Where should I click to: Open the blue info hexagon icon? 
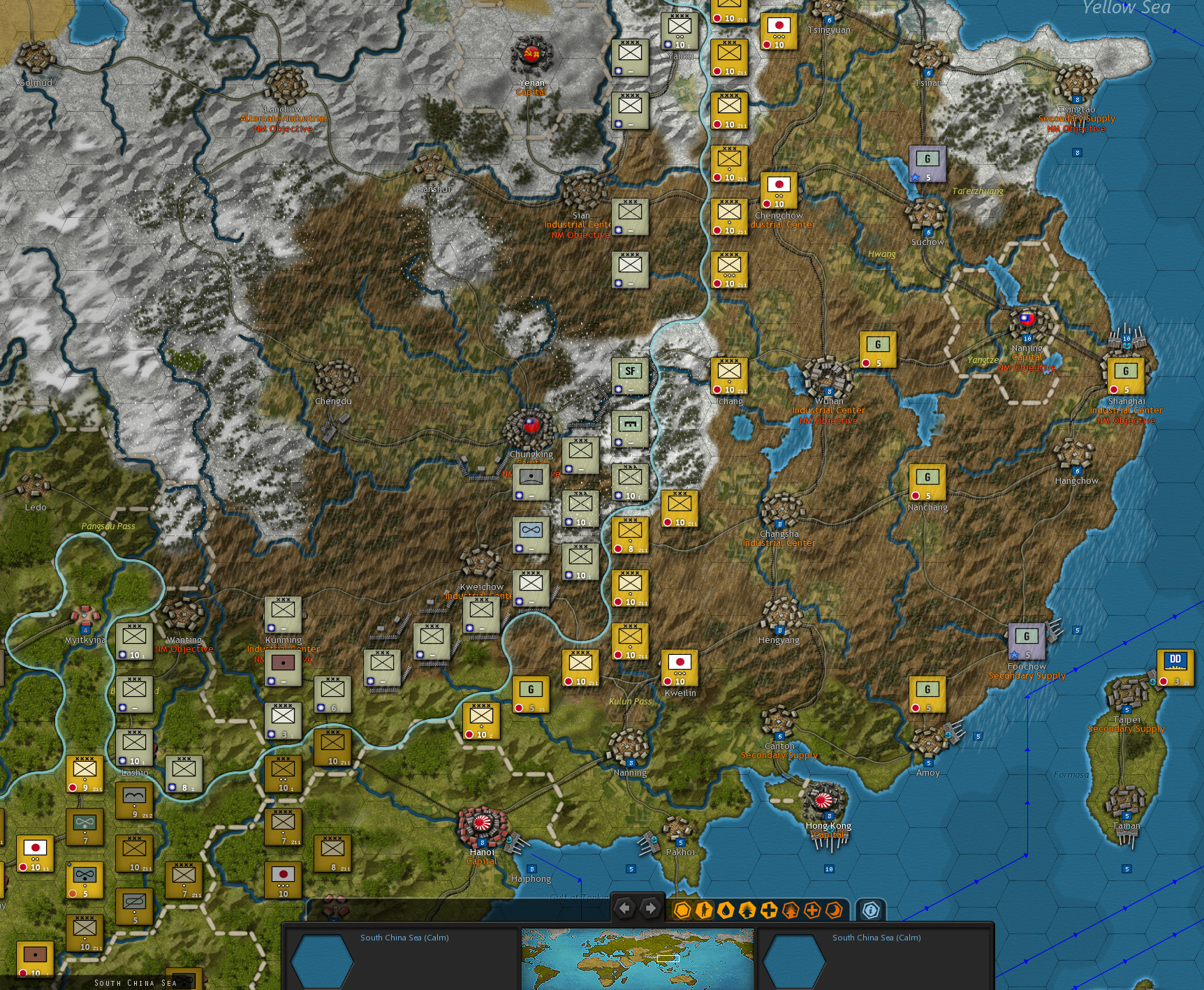(870, 909)
